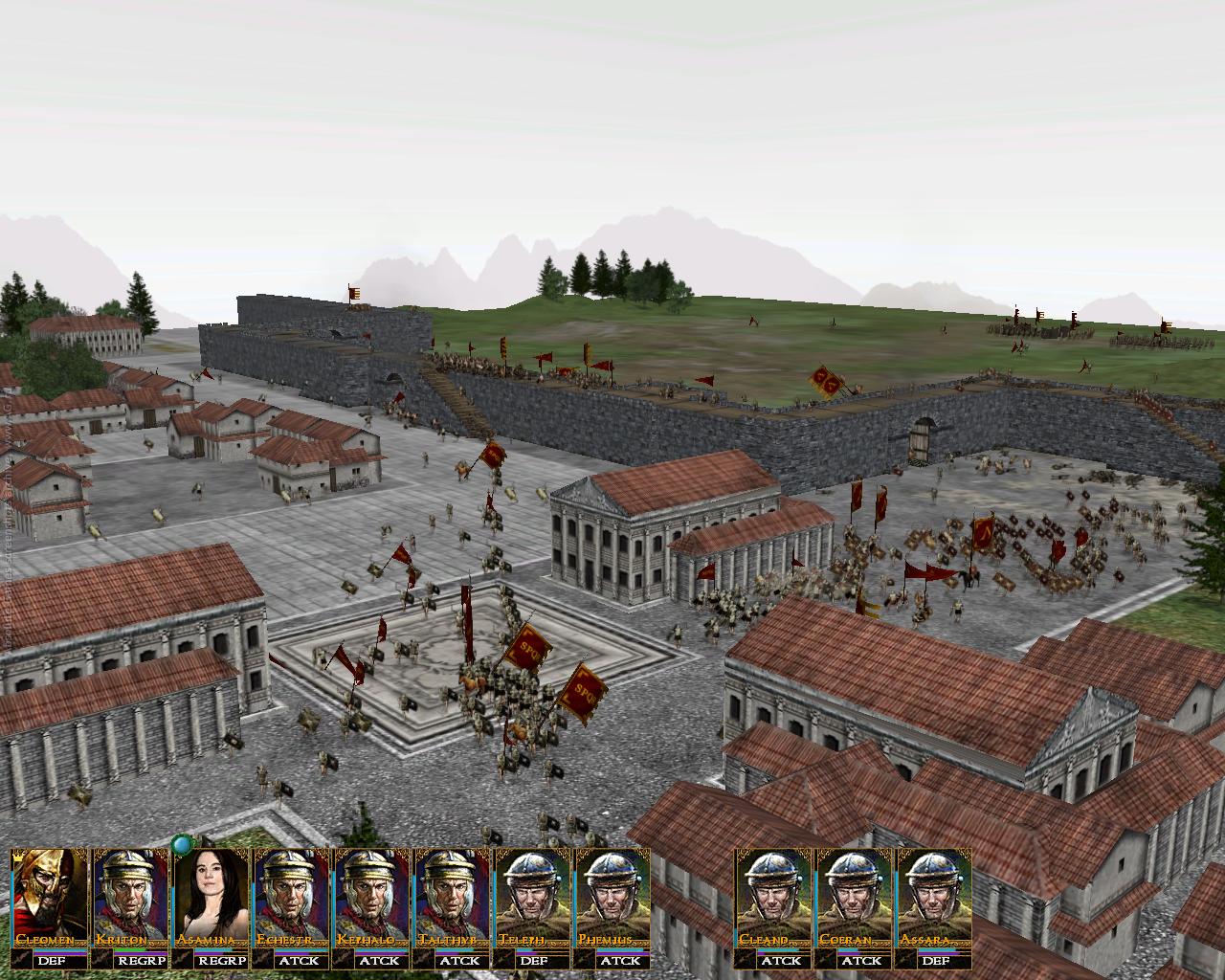Select the Assara unit portrait

[x=934, y=895]
